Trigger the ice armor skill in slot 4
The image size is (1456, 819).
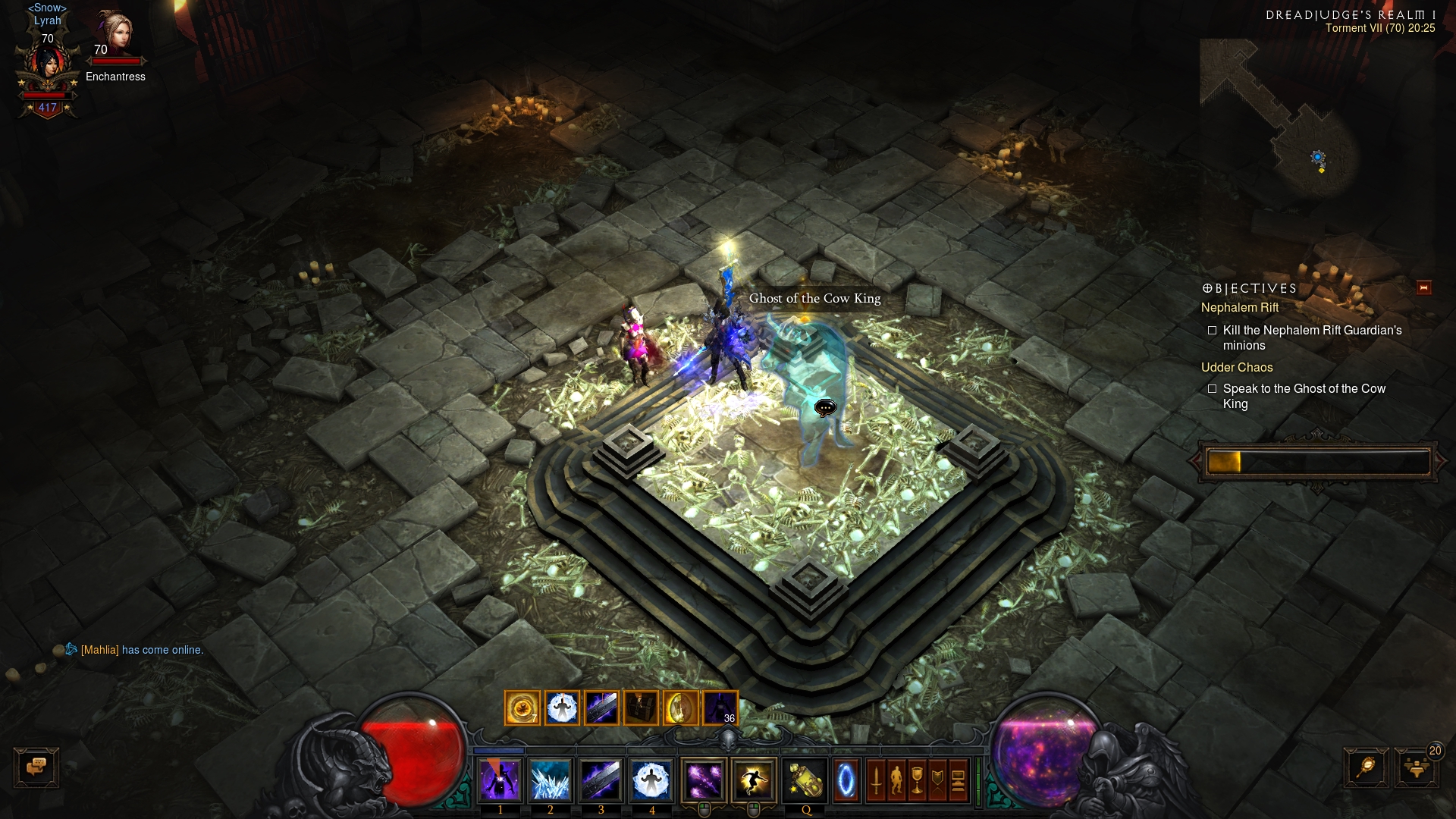(x=651, y=780)
